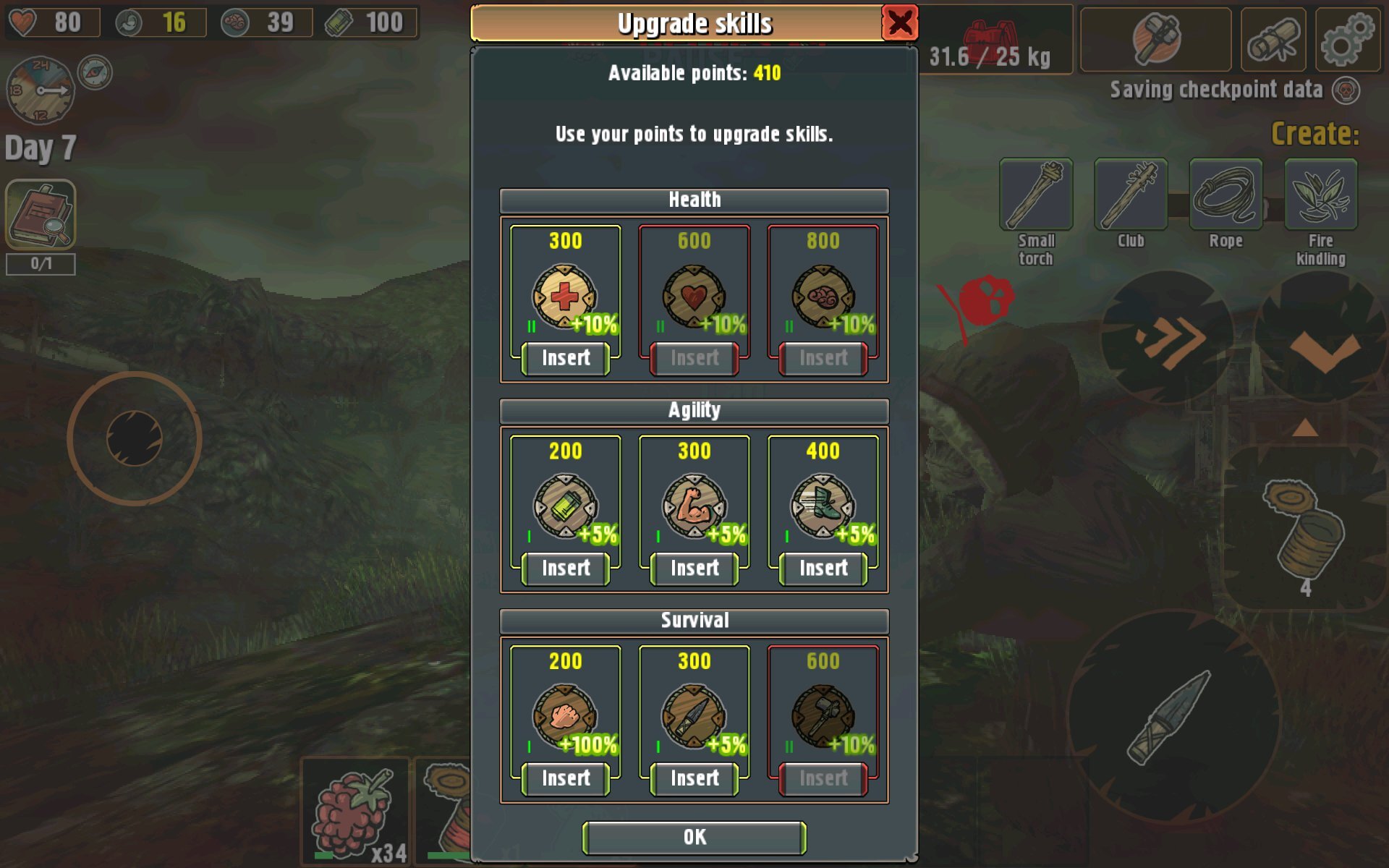1389x868 pixels.
Task: Open the settings gears icon
Action: tap(1347, 40)
